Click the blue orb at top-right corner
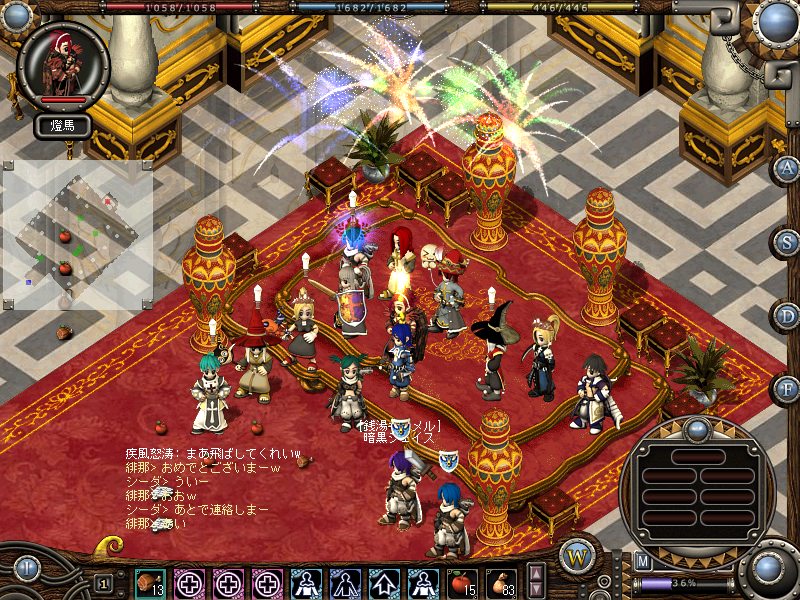This screenshot has width=800, height=600. click(x=775, y=22)
